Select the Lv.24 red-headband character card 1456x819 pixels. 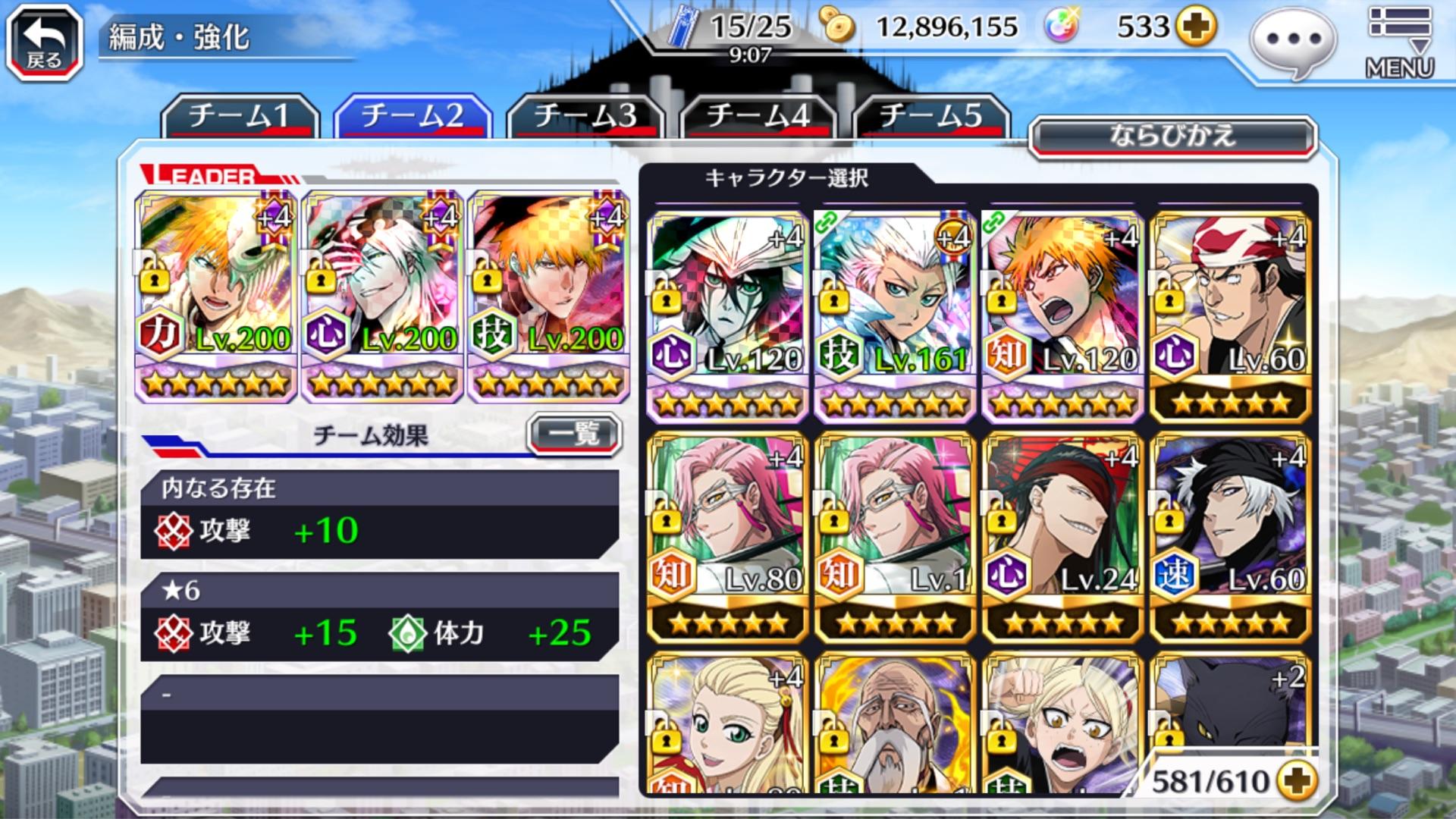(1063, 536)
